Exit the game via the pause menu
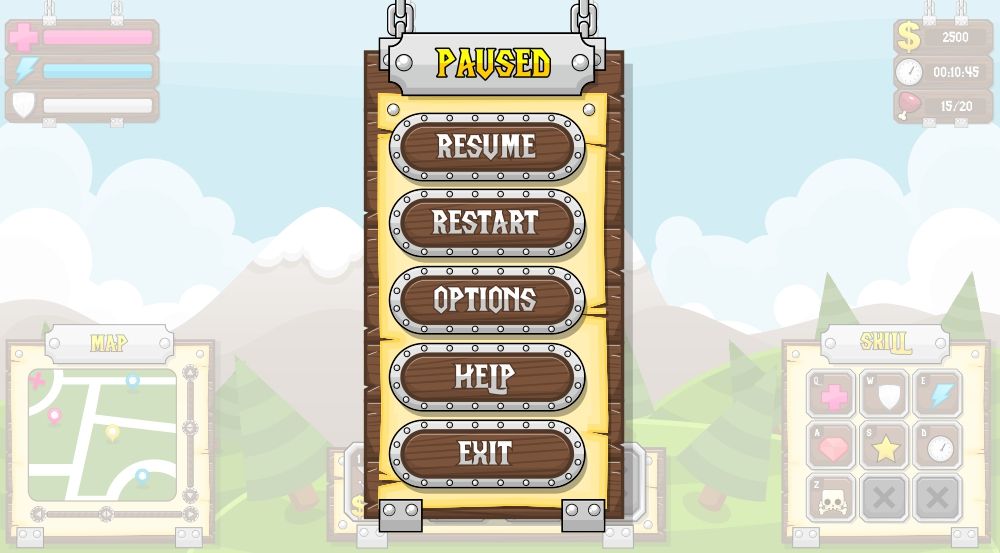The height and width of the screenshot is (553, 1000). (x=486, y=454)
